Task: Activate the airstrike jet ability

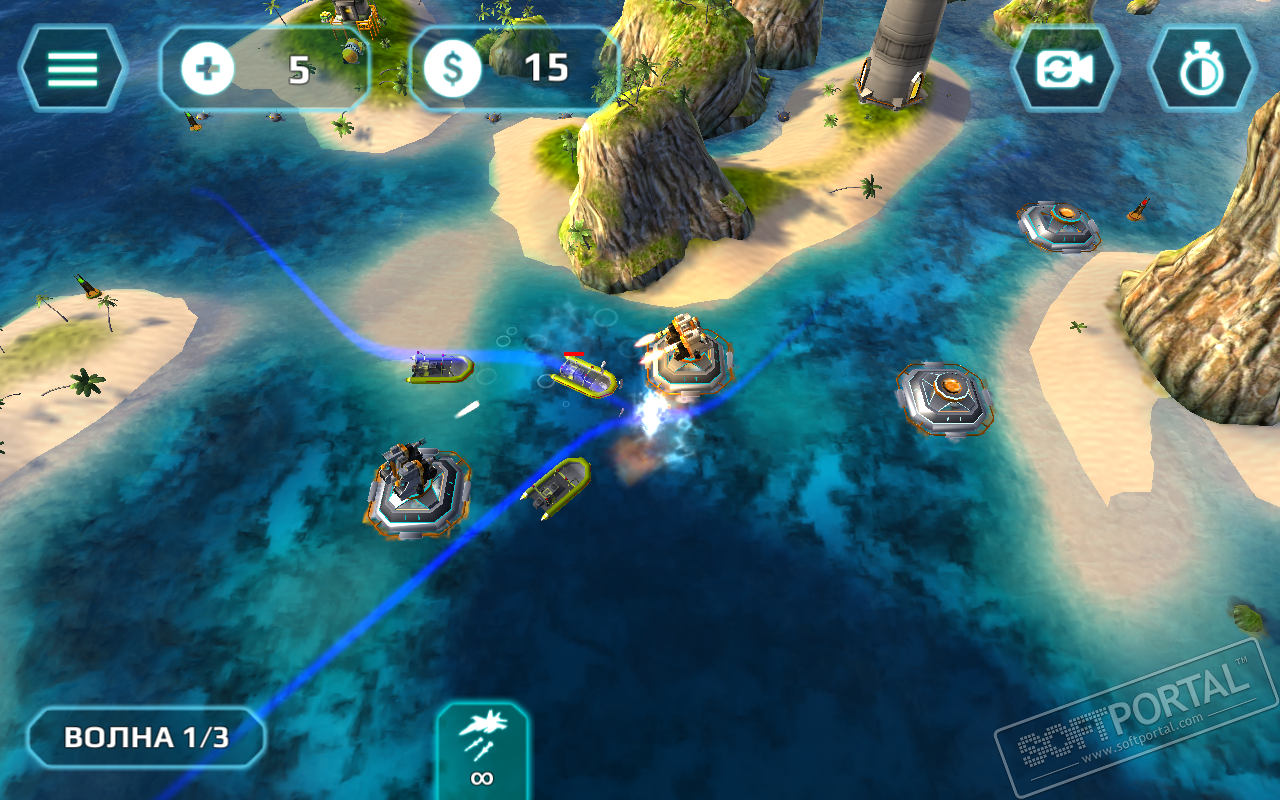Action: point(483,750)
